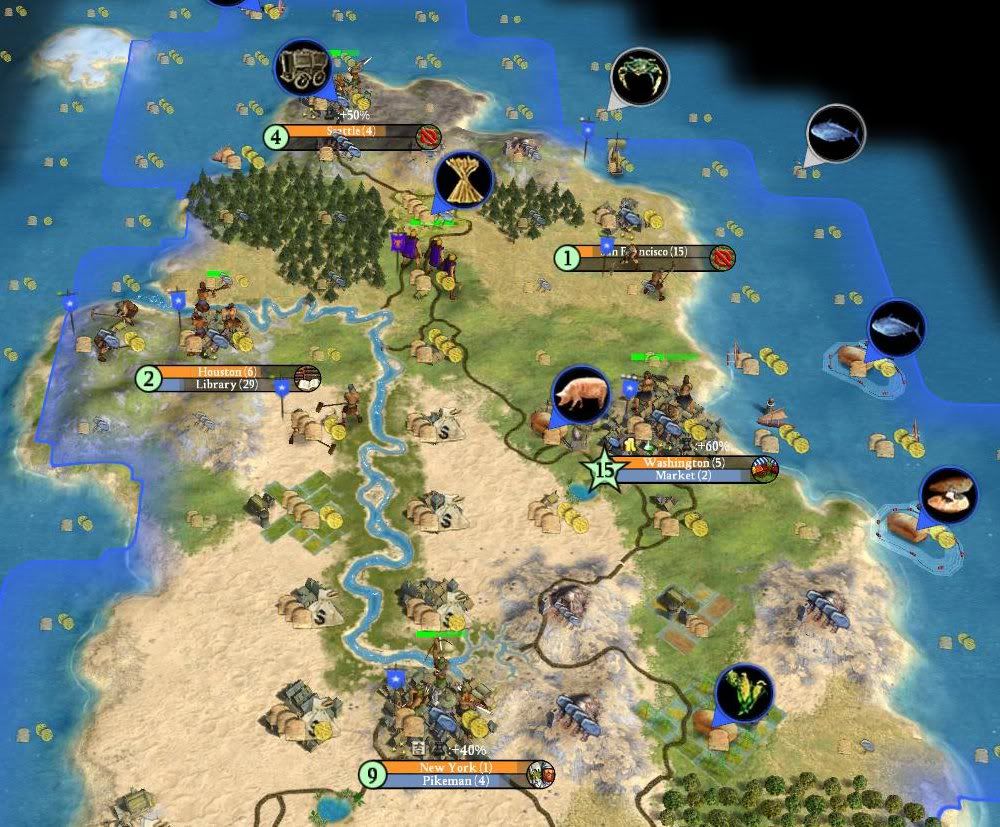Viewport: 1000px width, 827px height.
Task: Click the clam resource bubble
Action: (x=947, y=495)
